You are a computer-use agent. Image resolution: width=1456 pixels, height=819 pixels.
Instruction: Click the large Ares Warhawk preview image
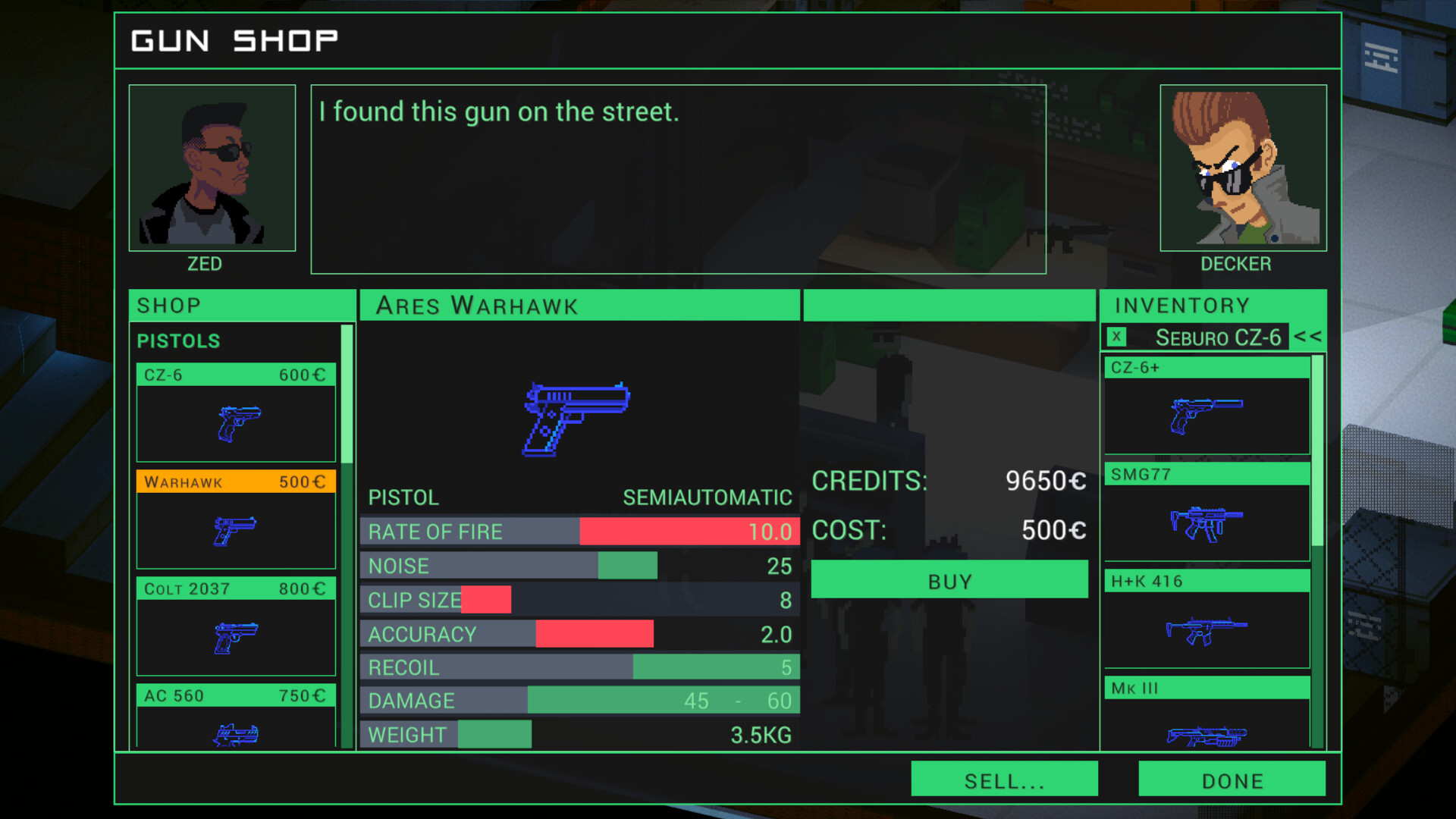(576, 417)
